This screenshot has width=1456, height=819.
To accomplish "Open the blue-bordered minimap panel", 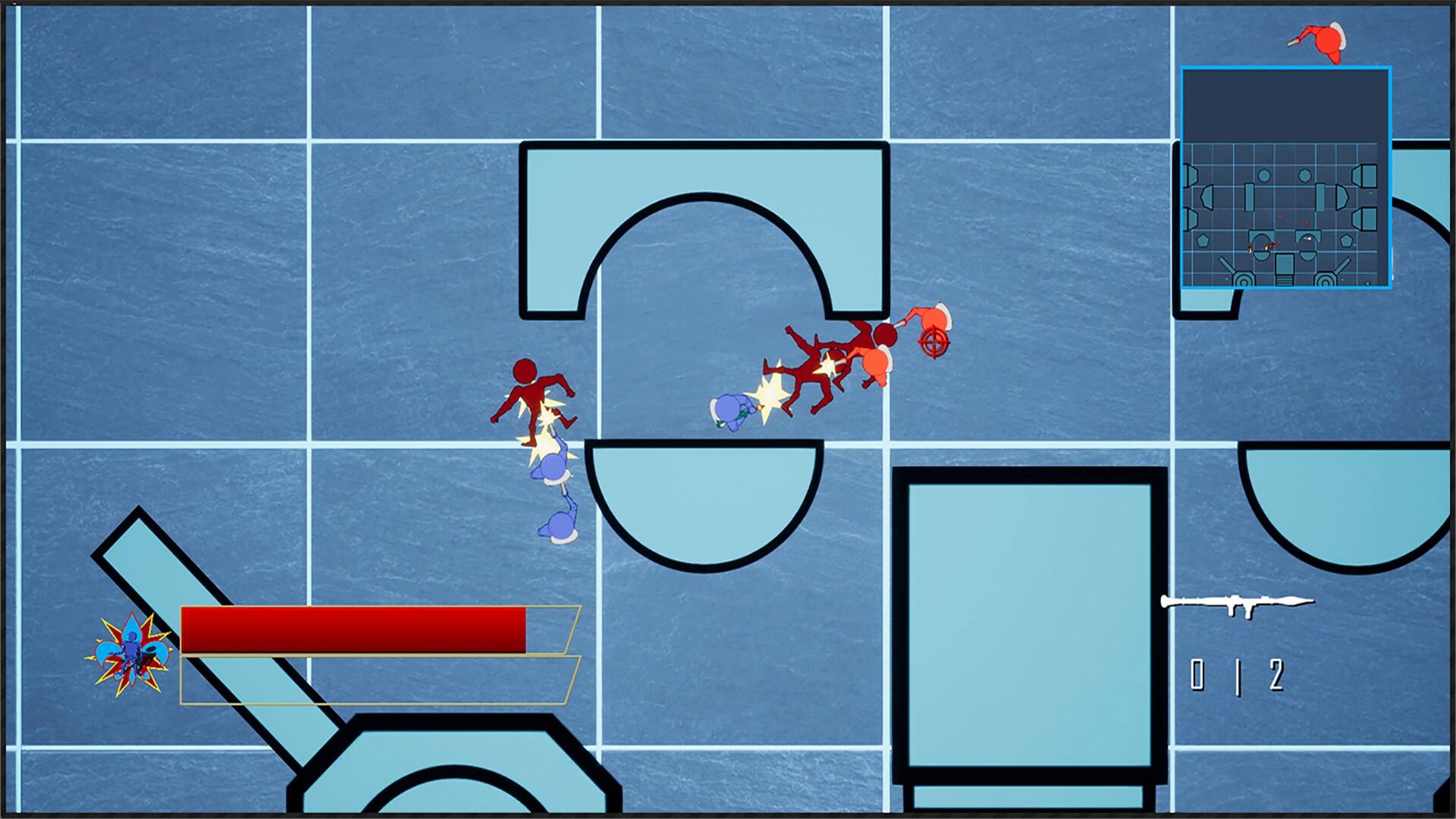I will click(1287, 178).
